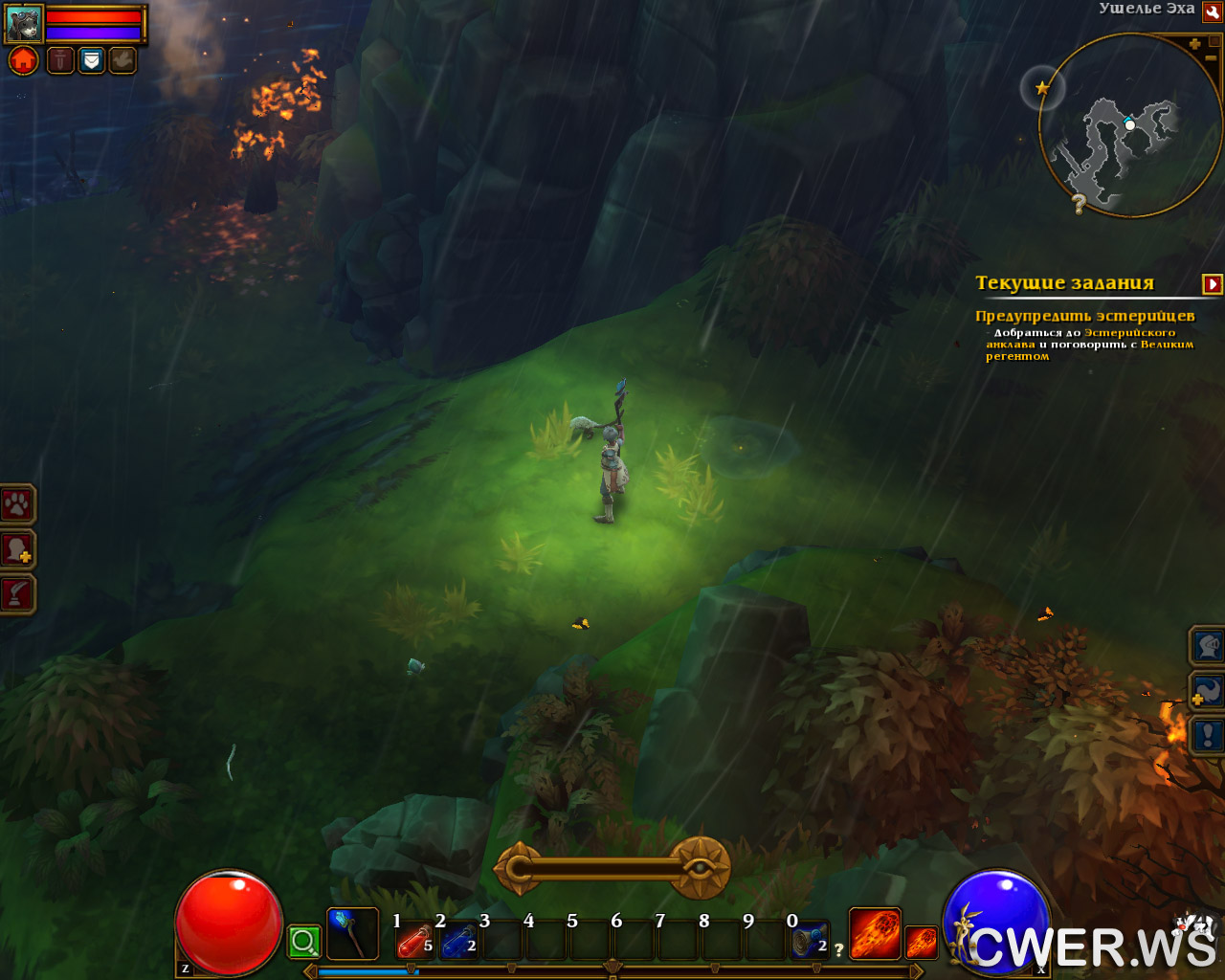Click the gold star quest marker on minimap
Viewport: 1225px width, 980px height.
click(1042, 88)
